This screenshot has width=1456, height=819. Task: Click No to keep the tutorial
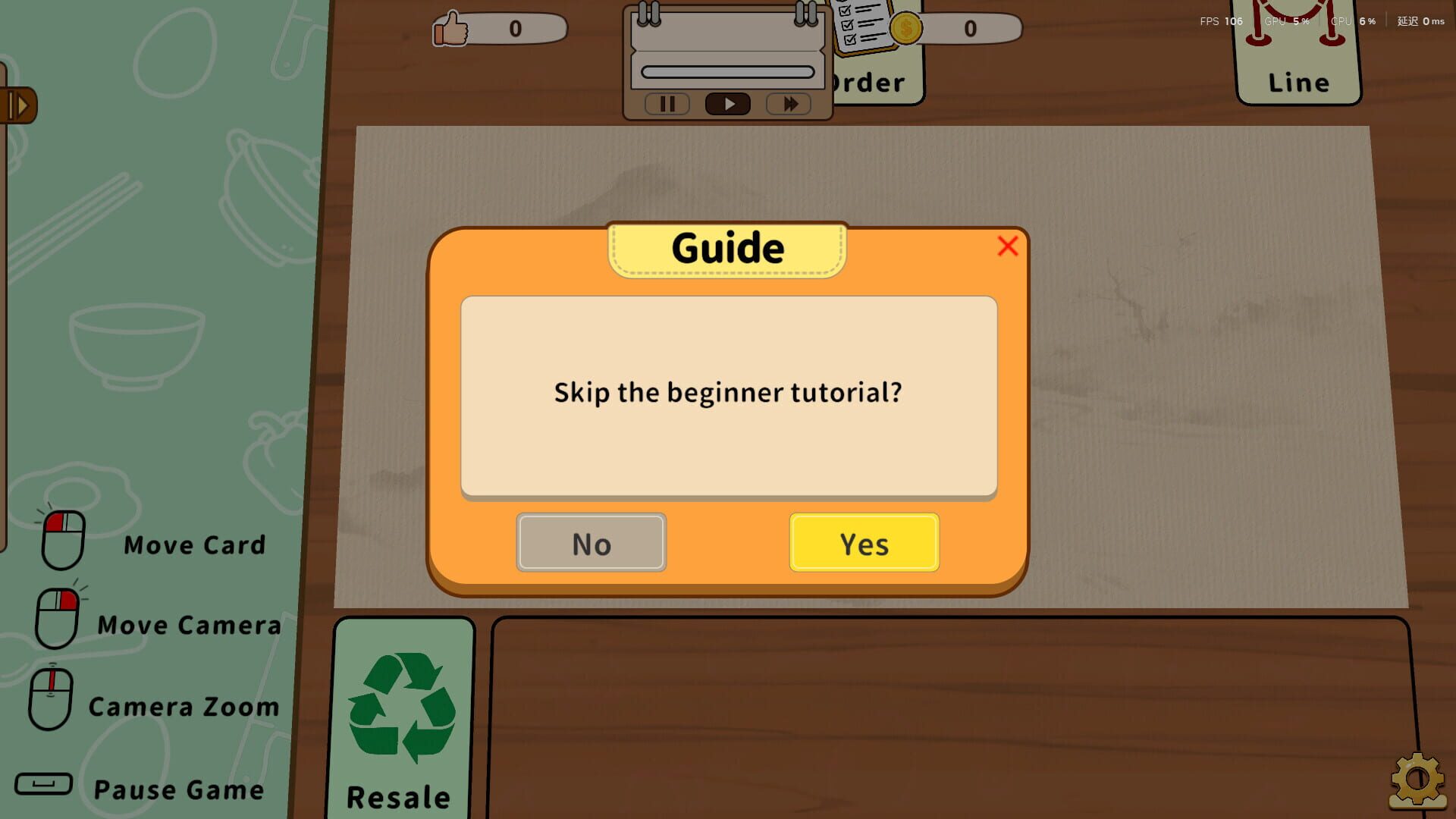click(591, 542)
